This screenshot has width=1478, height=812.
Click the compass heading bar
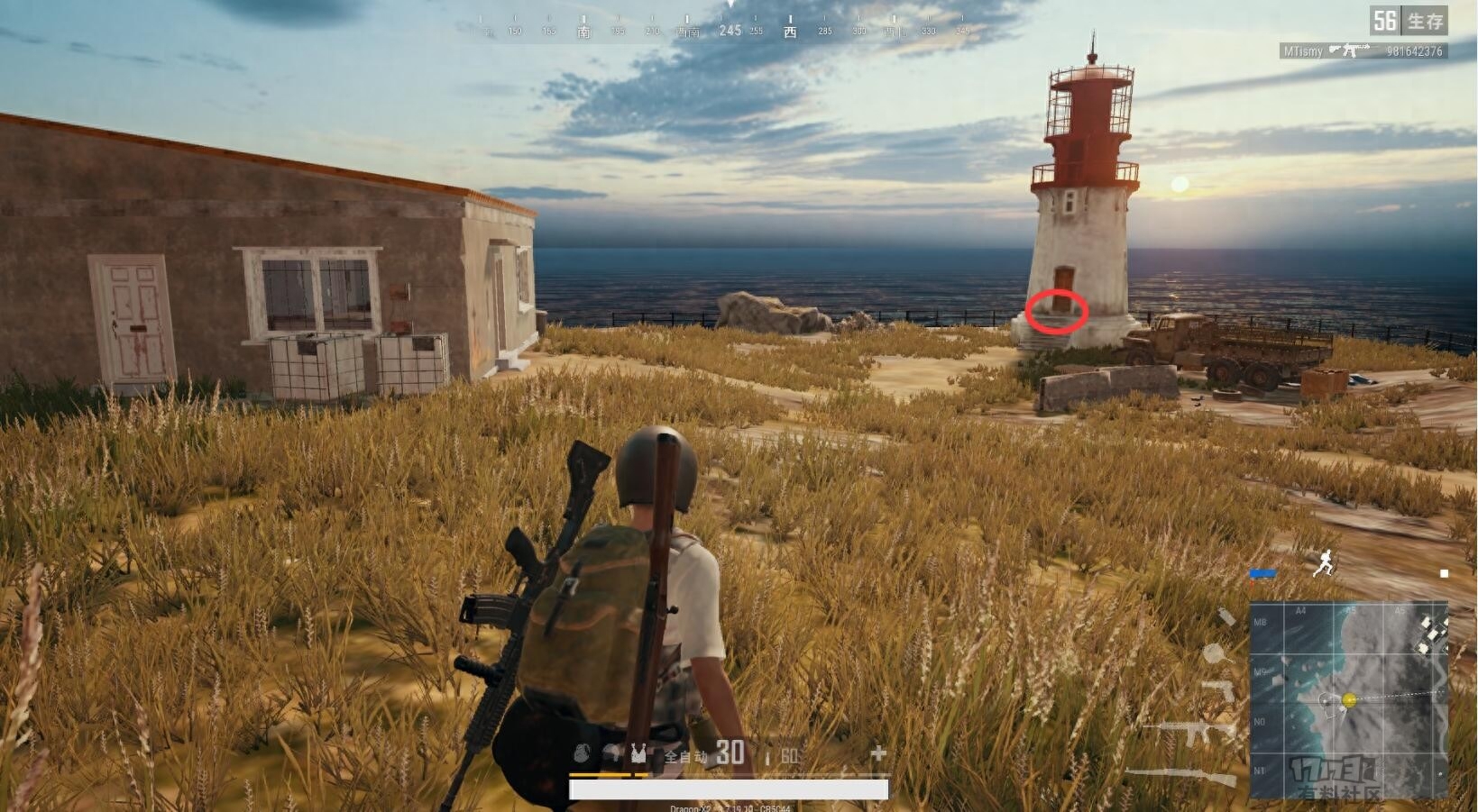(729, 31)
